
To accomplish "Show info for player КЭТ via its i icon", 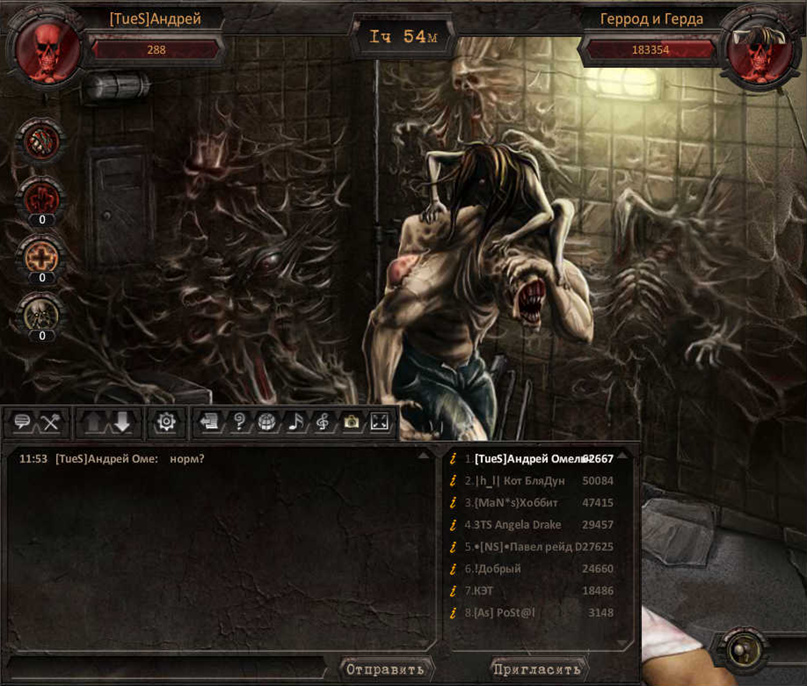I will click(x=453, y=591).
